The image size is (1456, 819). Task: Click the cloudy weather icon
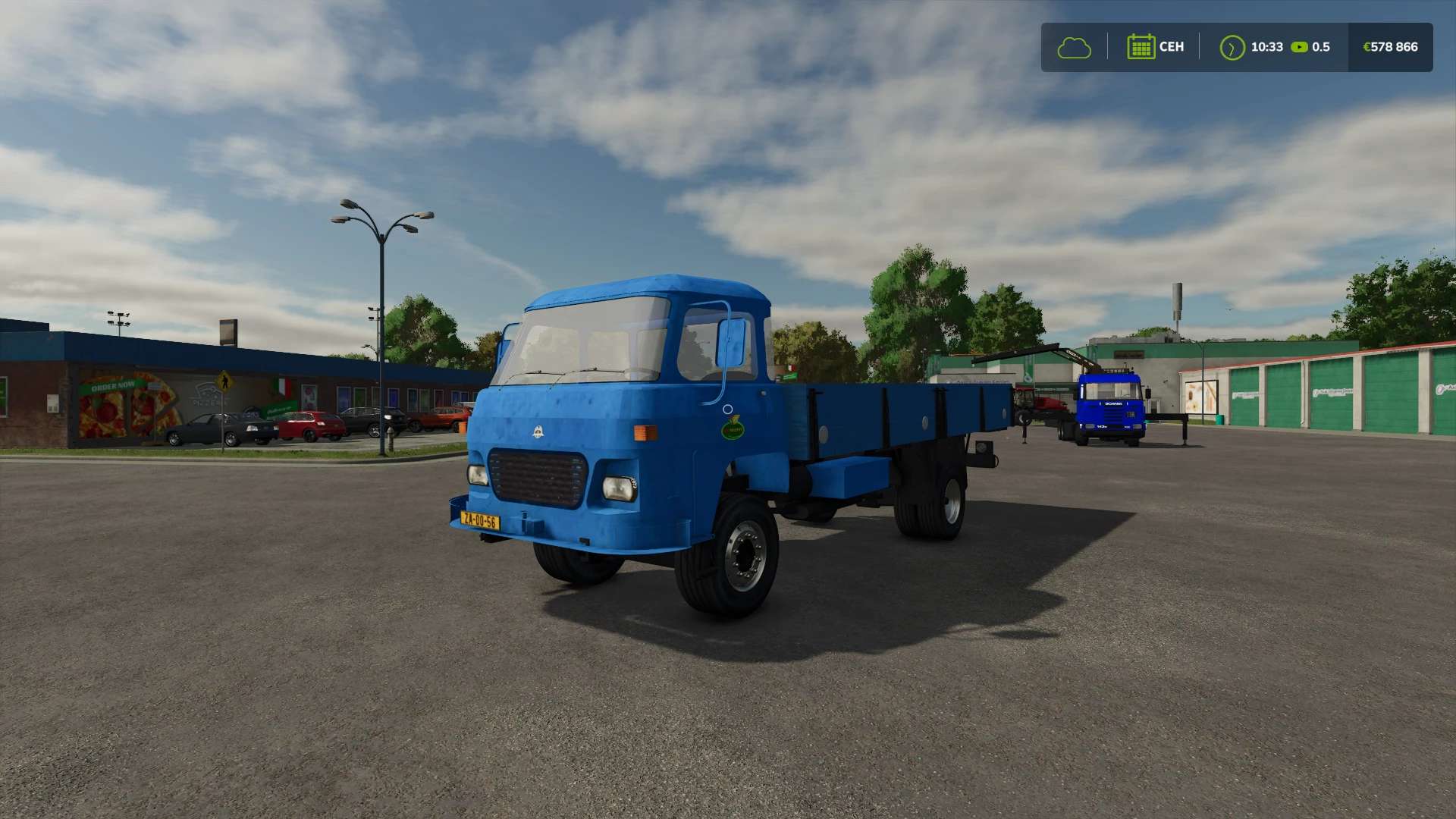tap(1074, 48)
